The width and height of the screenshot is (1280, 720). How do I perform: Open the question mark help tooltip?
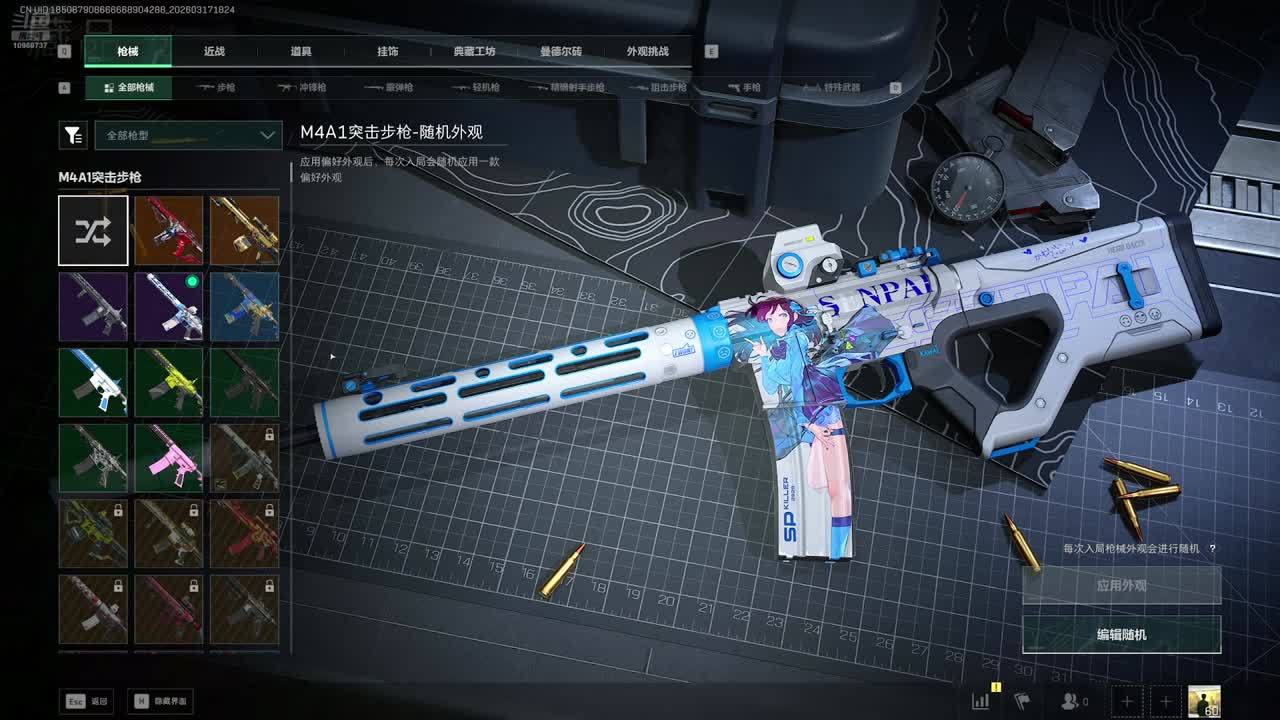tap(1213, 549)
